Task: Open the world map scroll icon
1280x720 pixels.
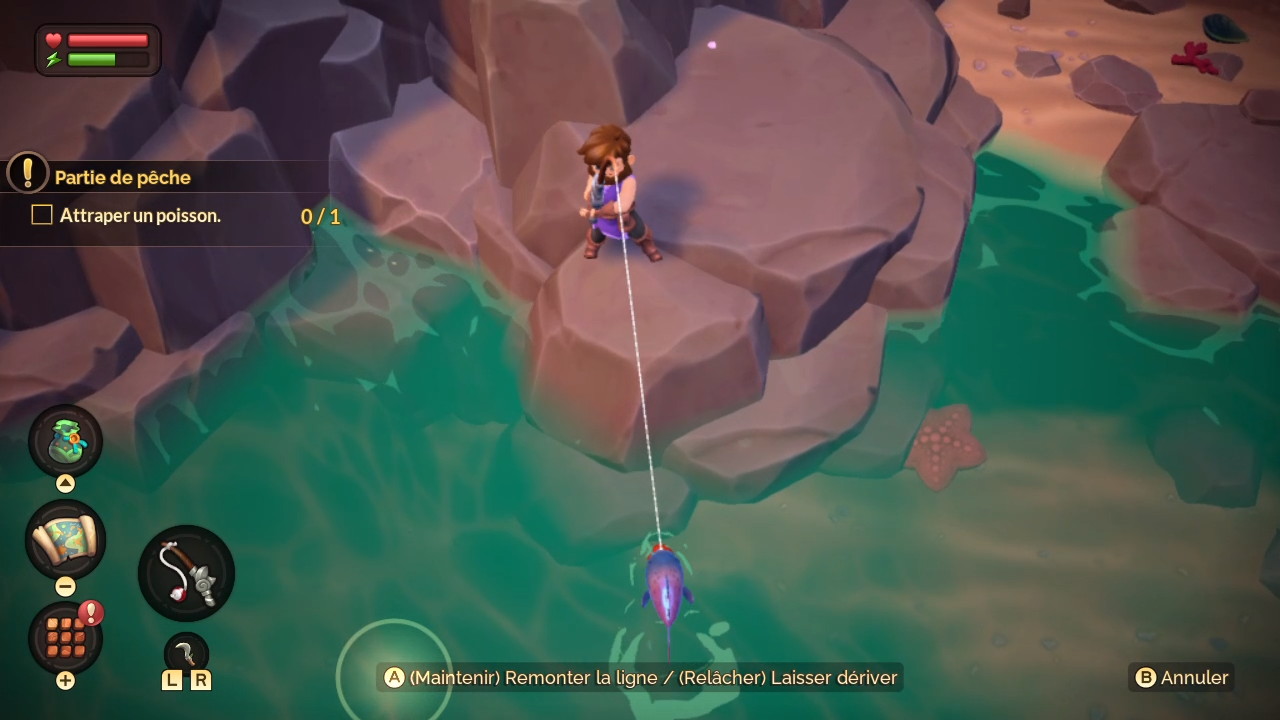Action: pyautogui.click(x=65, y=540)
